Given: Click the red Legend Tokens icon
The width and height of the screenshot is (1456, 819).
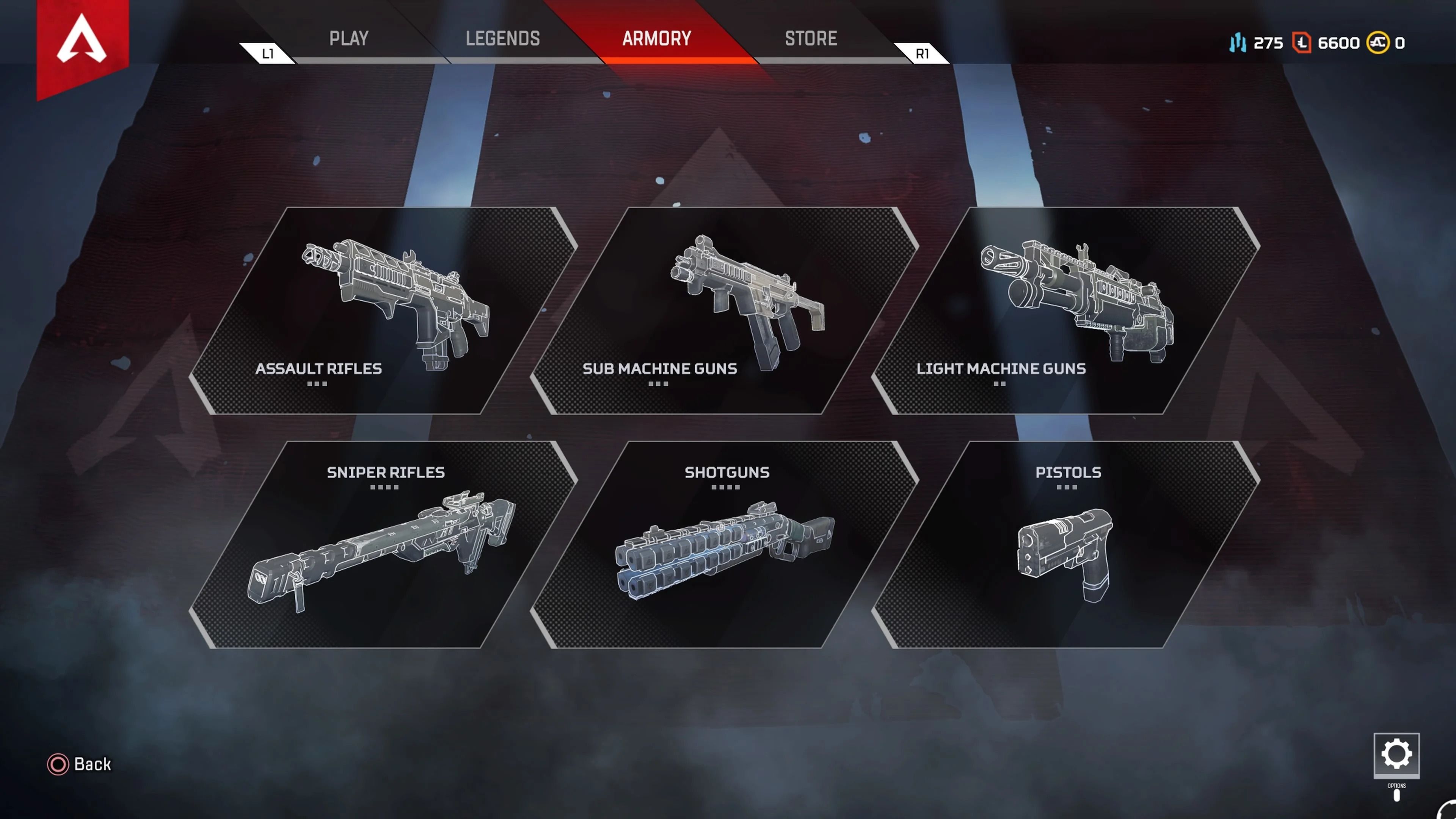Looking at the screenshot, I should pyautogui.click(x=1303, y=43).
